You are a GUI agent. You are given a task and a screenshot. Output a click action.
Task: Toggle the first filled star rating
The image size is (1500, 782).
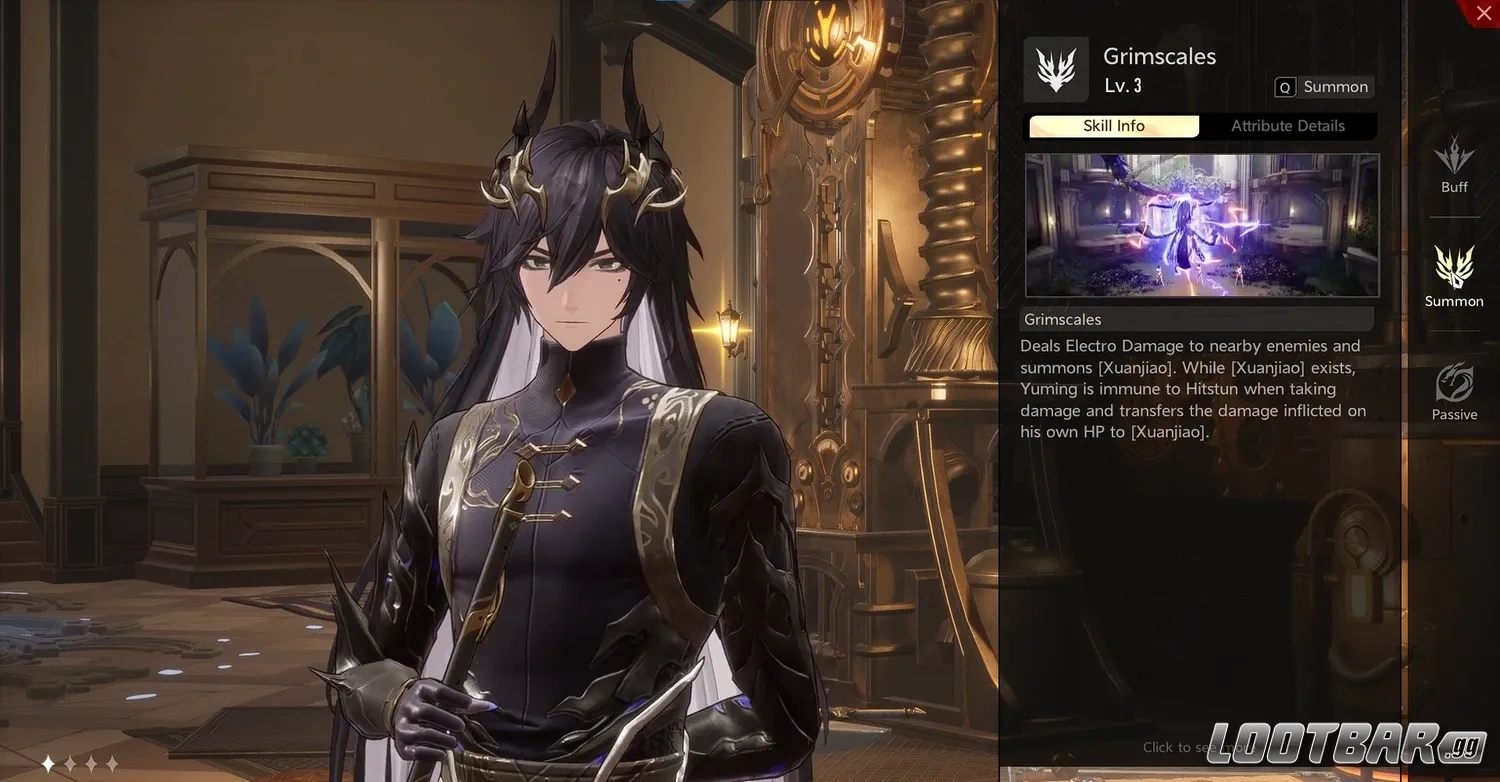click(47, 763)
